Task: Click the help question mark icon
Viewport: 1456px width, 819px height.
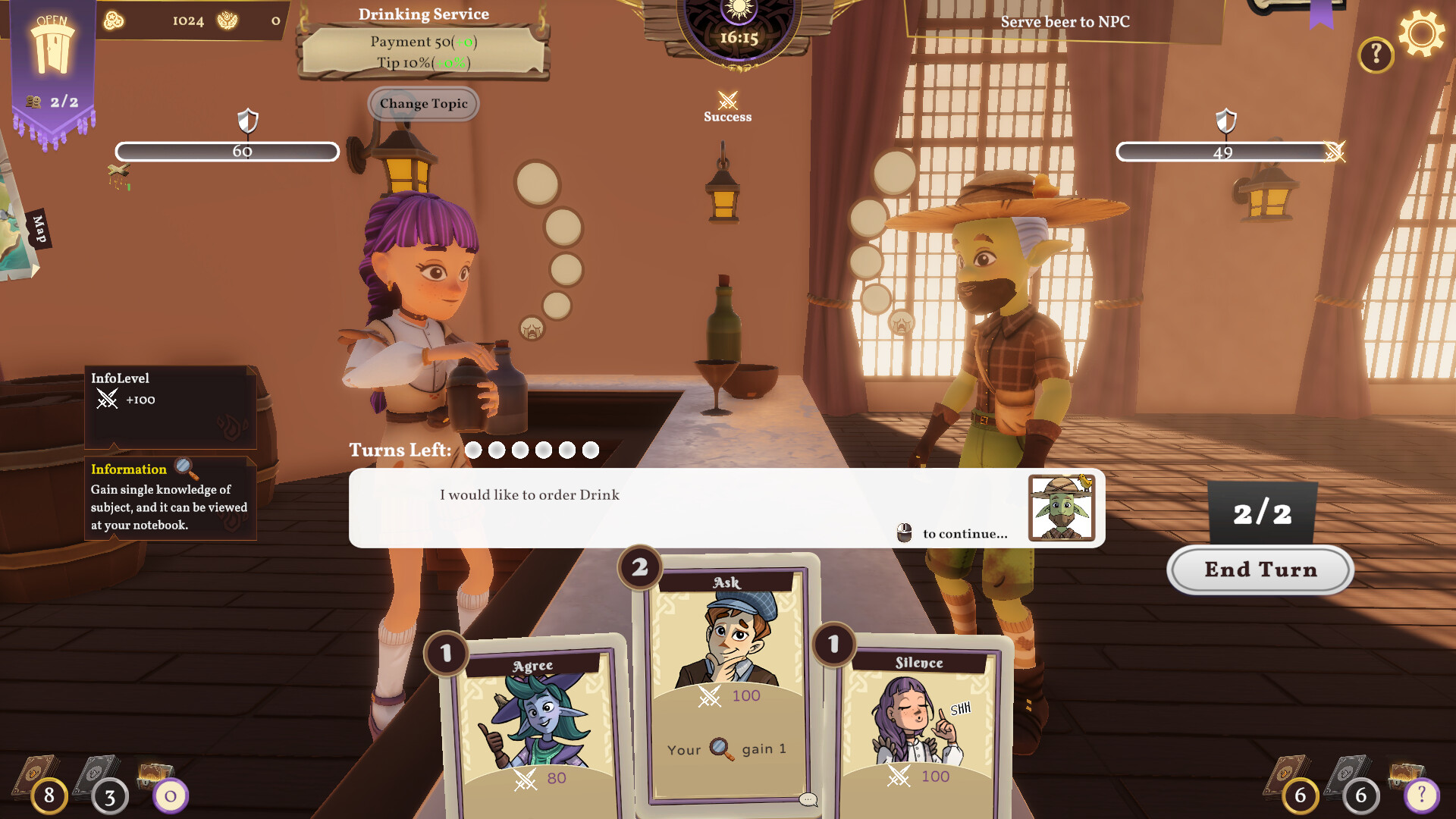Action: [1376, 53]
